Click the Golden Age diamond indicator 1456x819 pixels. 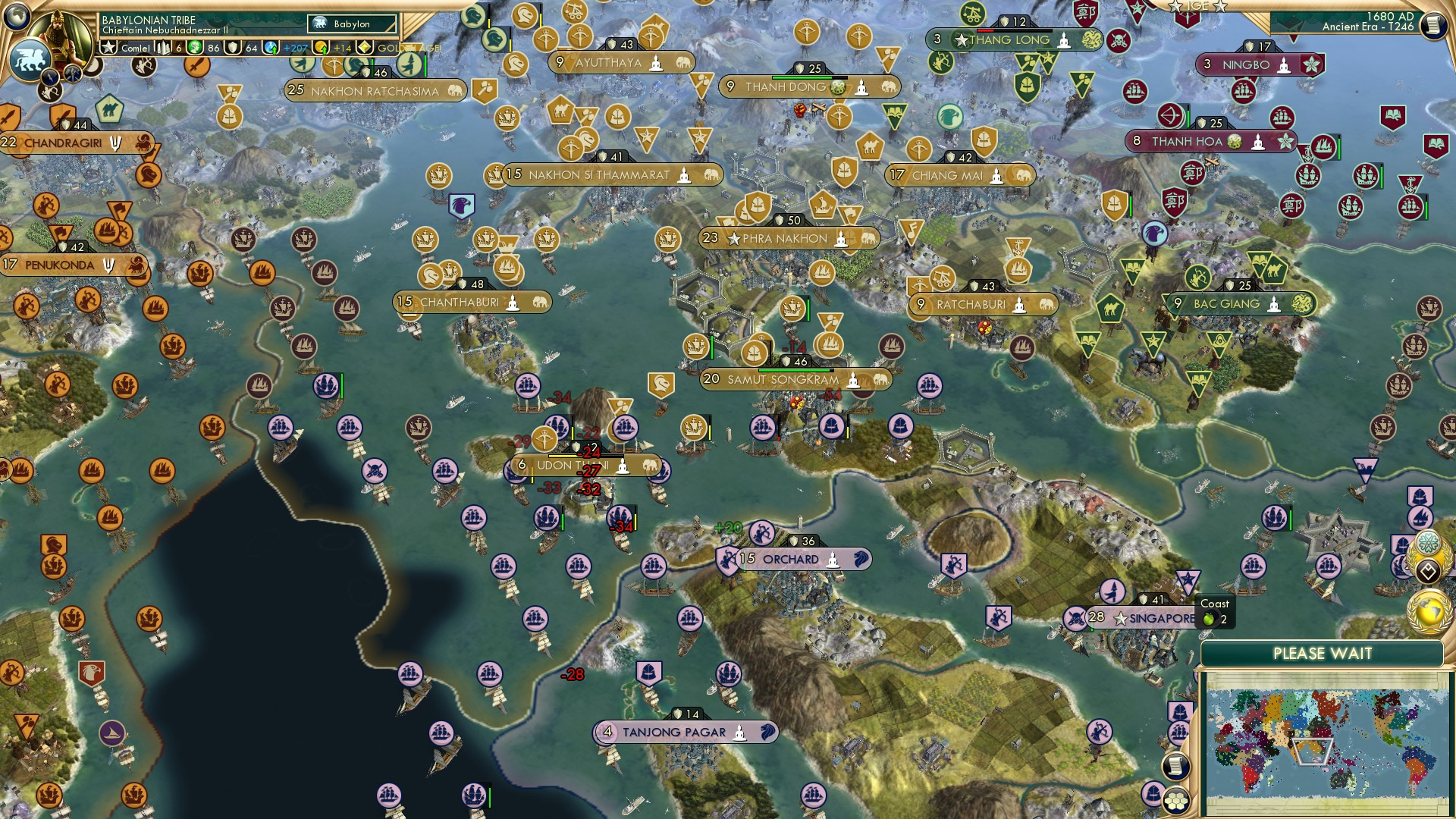tap(366, 49)
